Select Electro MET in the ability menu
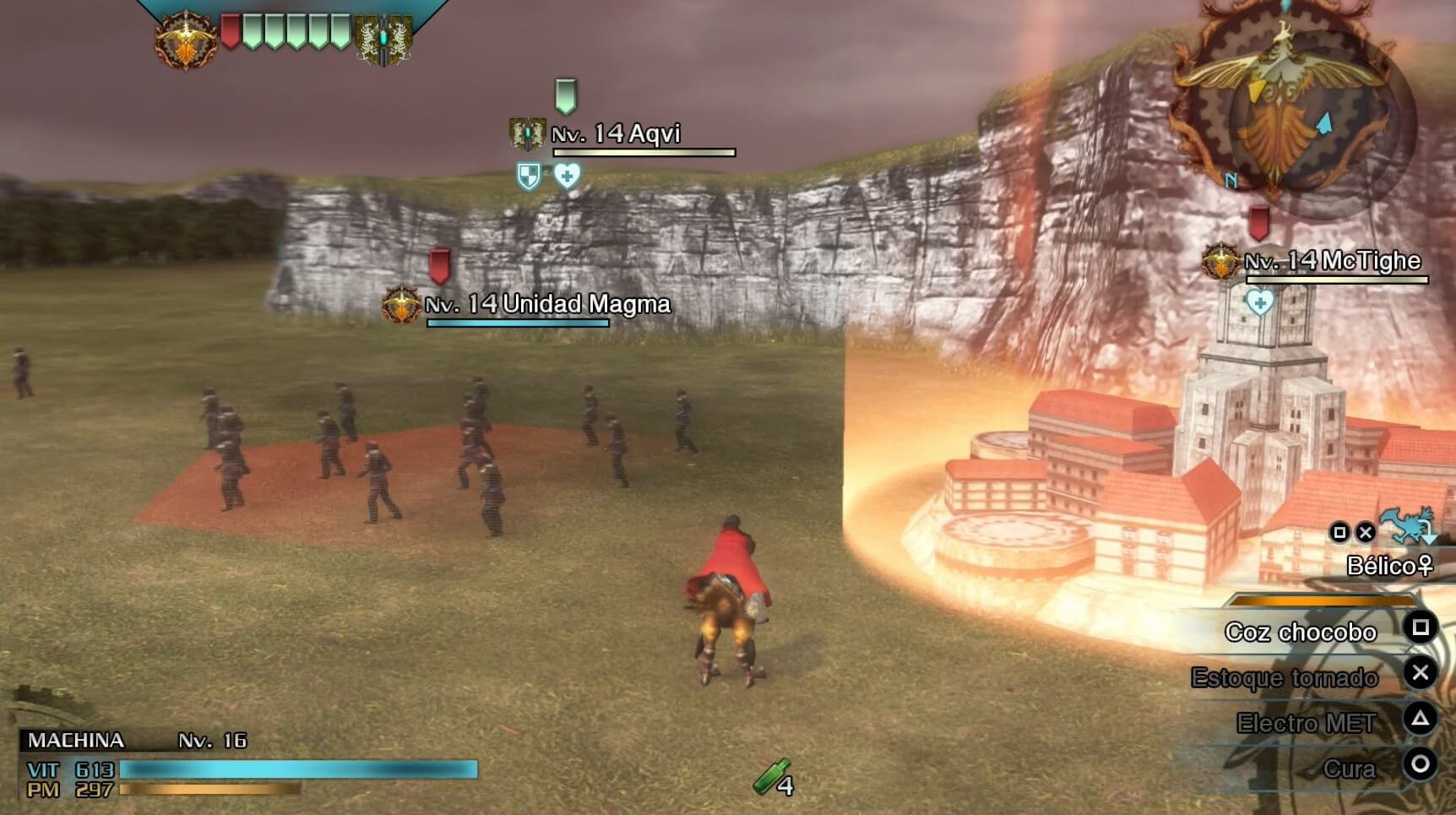This screenshot has height=815, width=1456. pyautogui.click(x=1306, y=723)
